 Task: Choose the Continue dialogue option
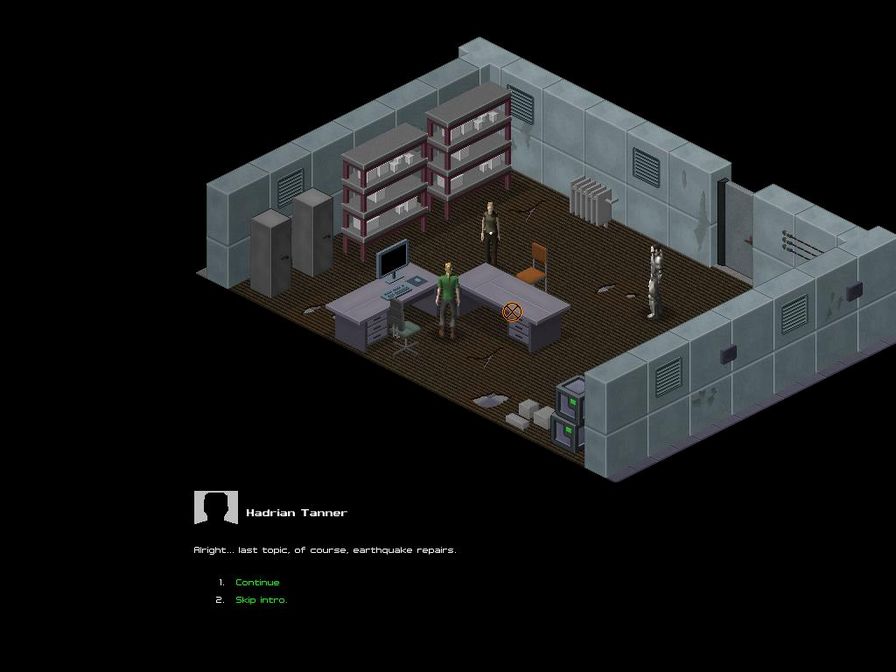(x=257, y=582)
